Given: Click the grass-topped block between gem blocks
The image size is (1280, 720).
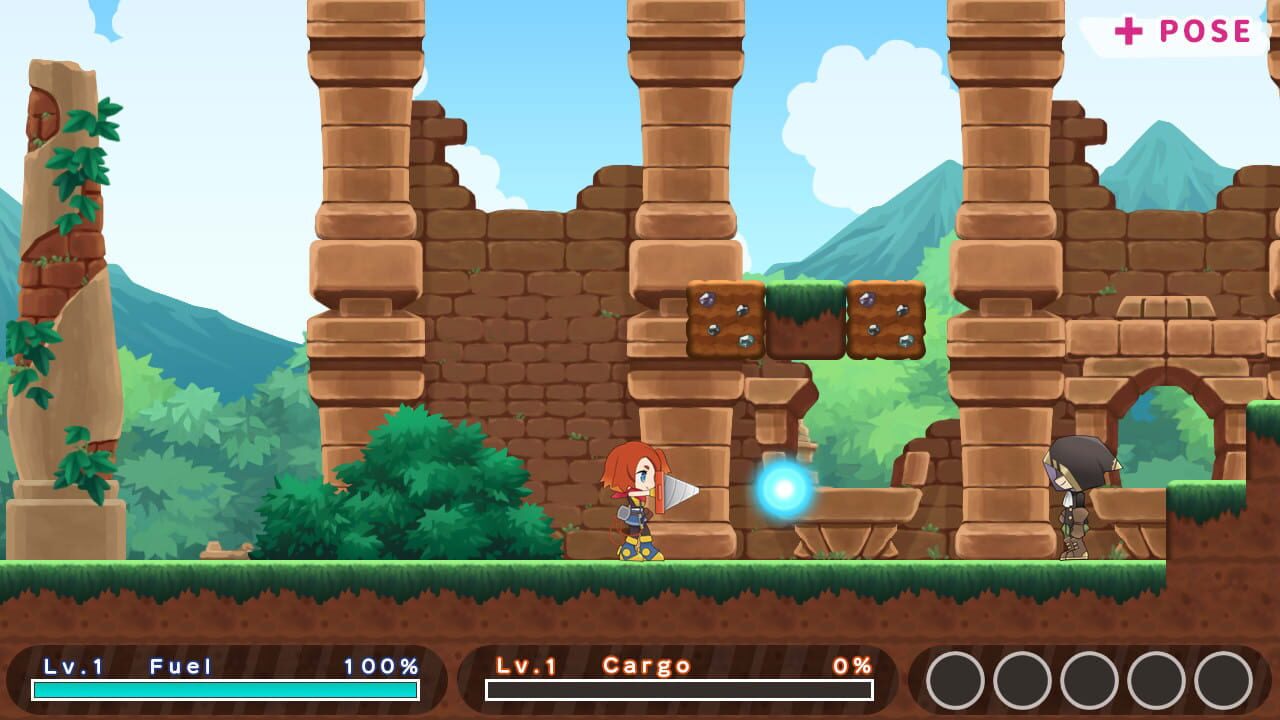Looking at the screenshot, I should [x=803, y=320].
